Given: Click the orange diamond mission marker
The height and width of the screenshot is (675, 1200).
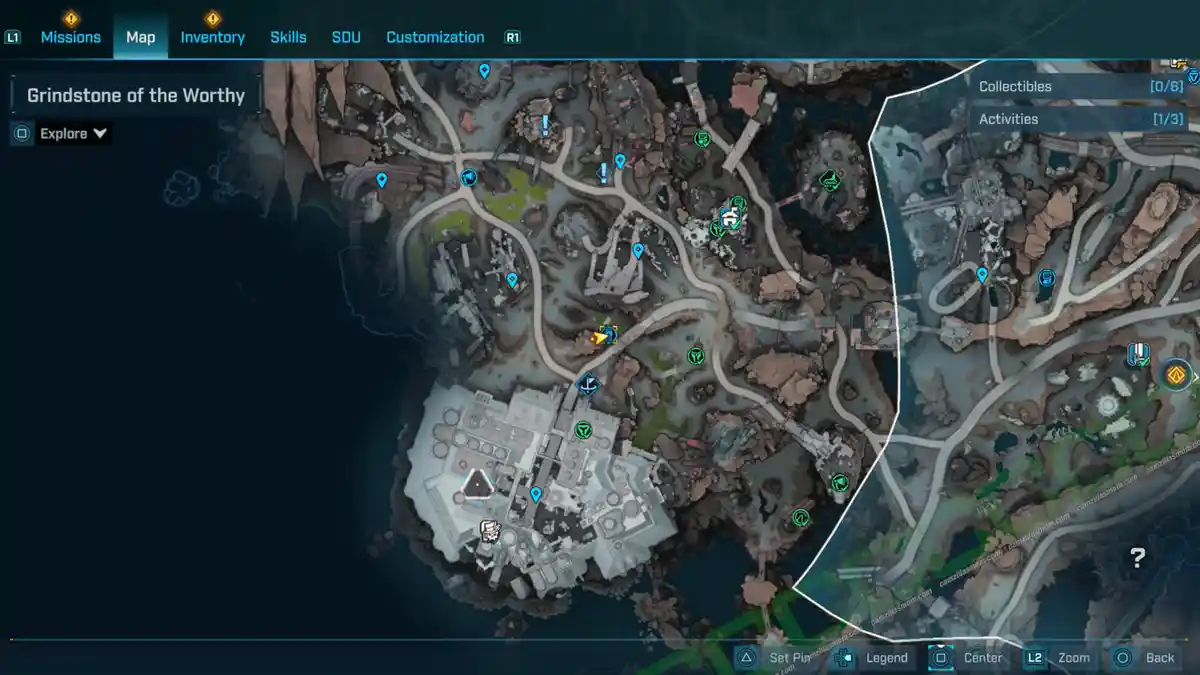Looking at the screenshot, I should 1176,376.
